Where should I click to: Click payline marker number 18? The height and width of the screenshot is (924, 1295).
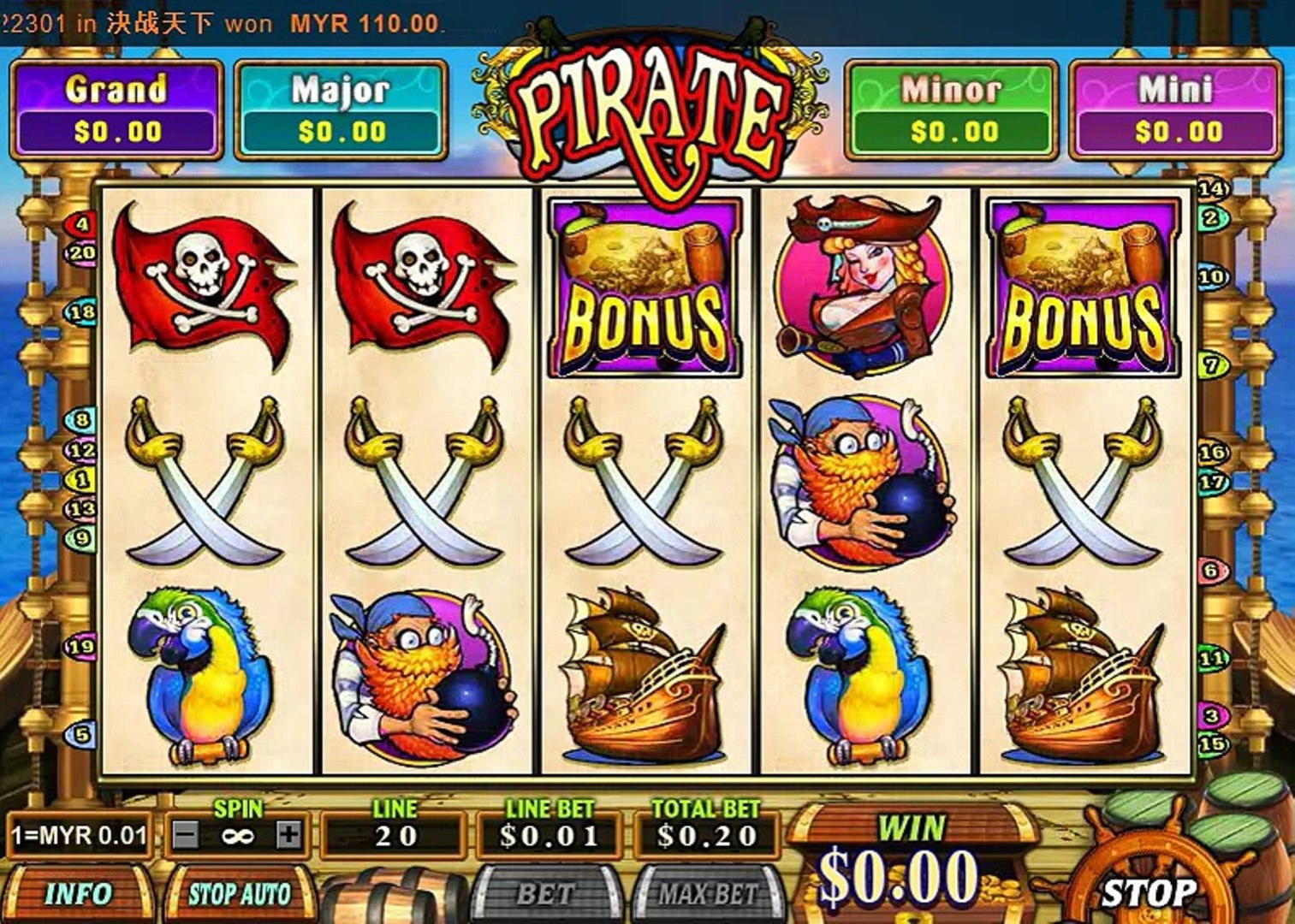tap(81, 313)
